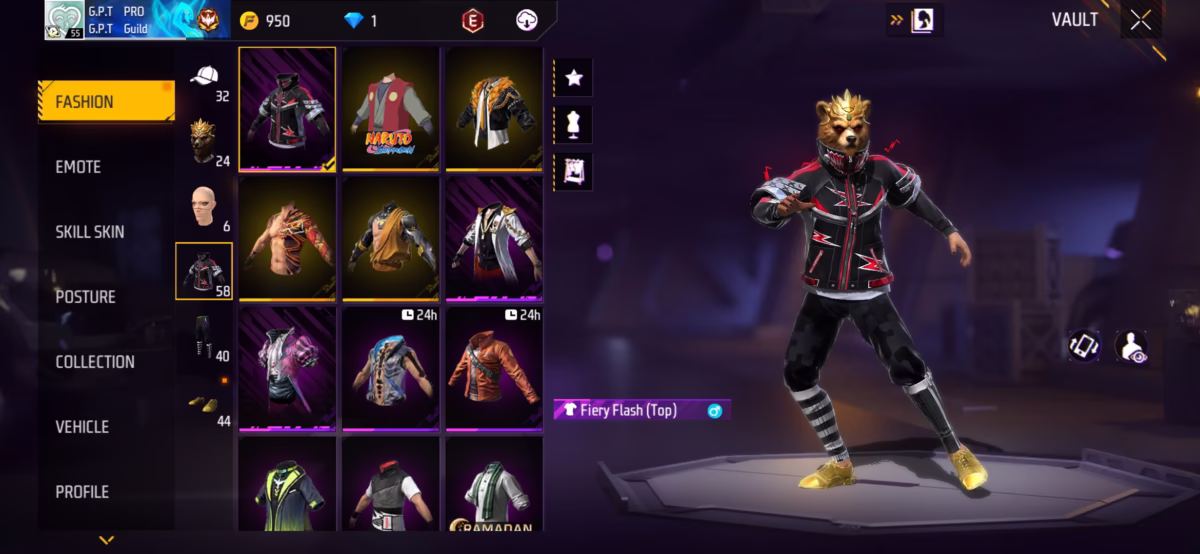Select the gold shoes category
Viewport: 1200px width, 554px height.
pos(205,402)
